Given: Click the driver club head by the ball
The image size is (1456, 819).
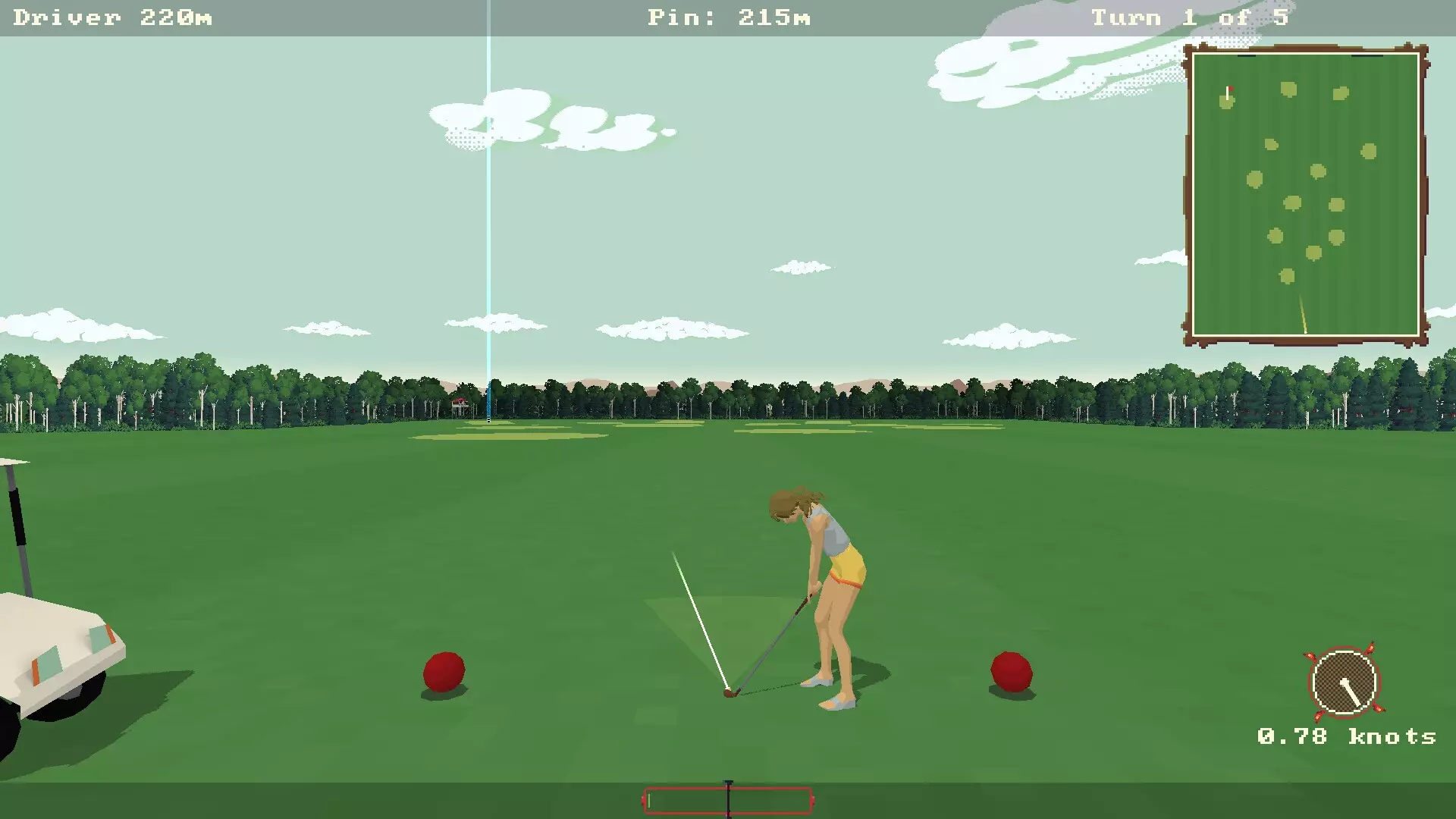Looking at the screenshot, I should click(730, 692).
